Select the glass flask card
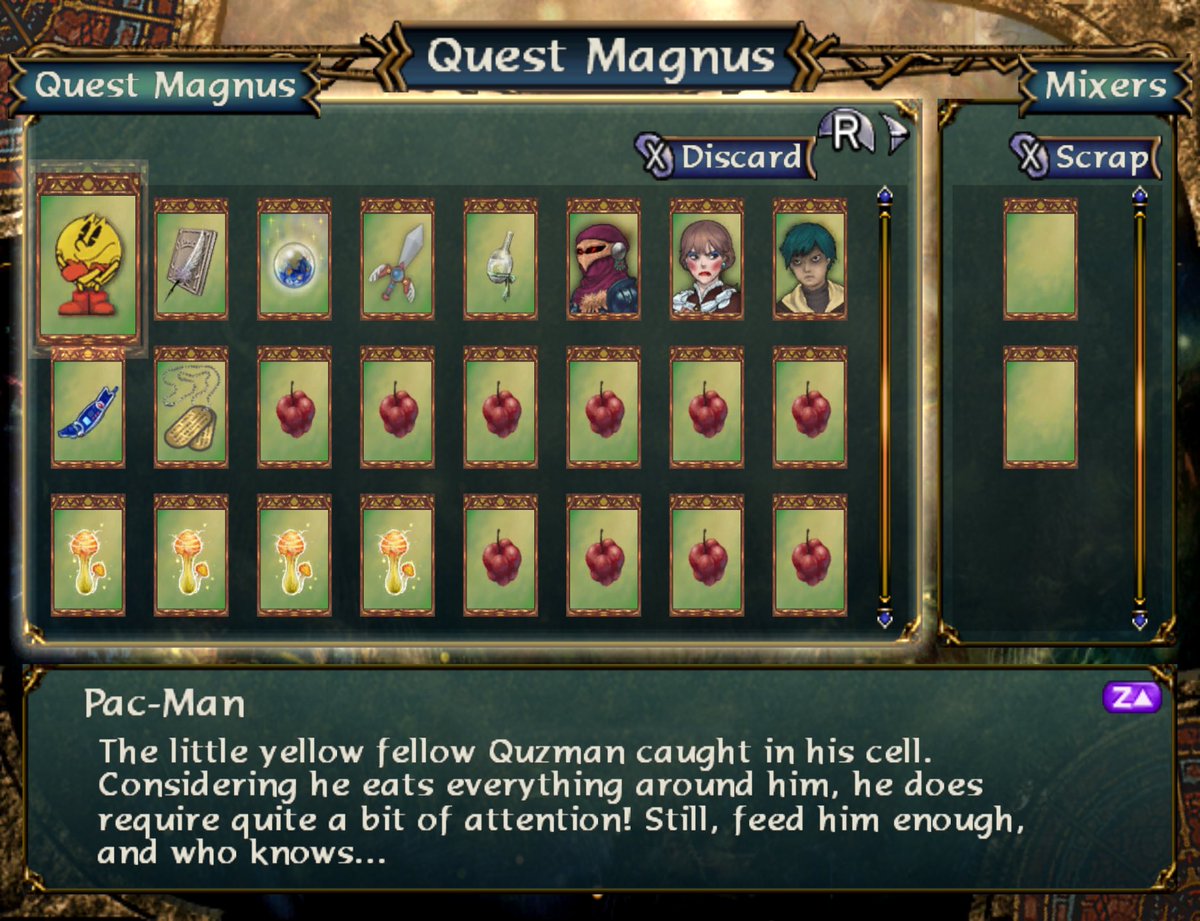This screenshot has height=921, width=1200. pyautogui.click(x=500, y=259)
